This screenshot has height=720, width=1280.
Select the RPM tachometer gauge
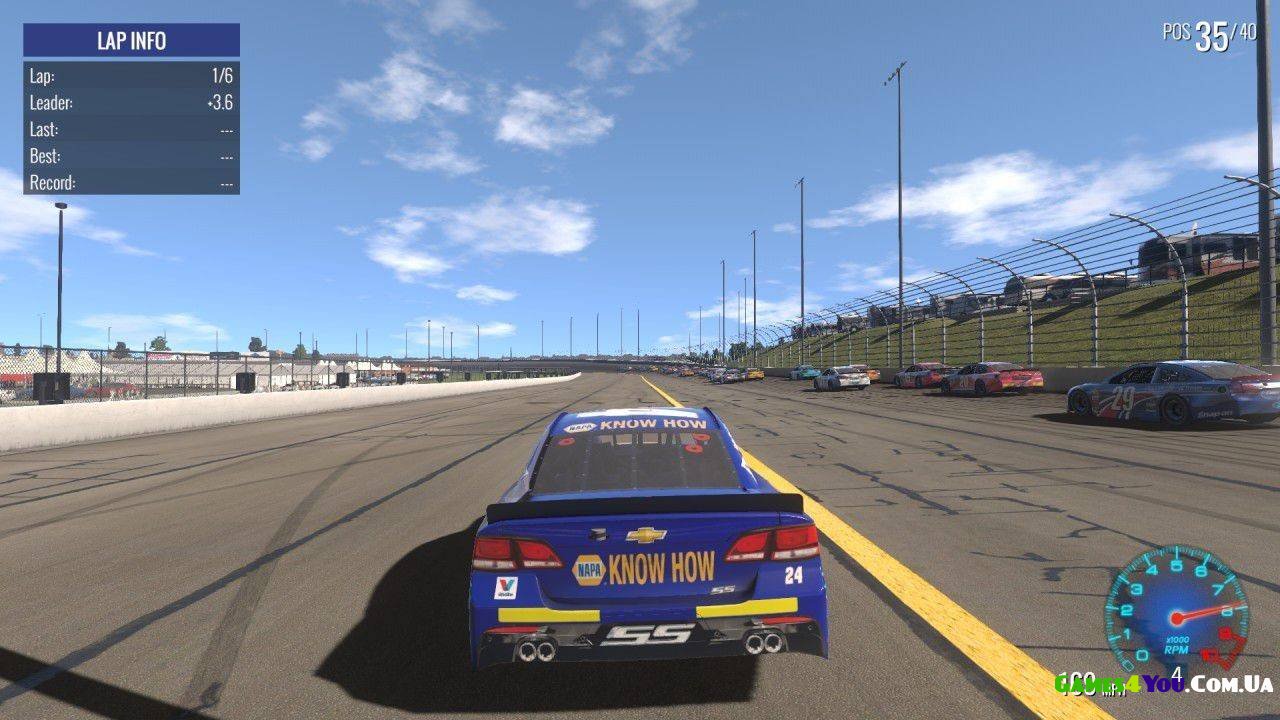coord(1176,609)
